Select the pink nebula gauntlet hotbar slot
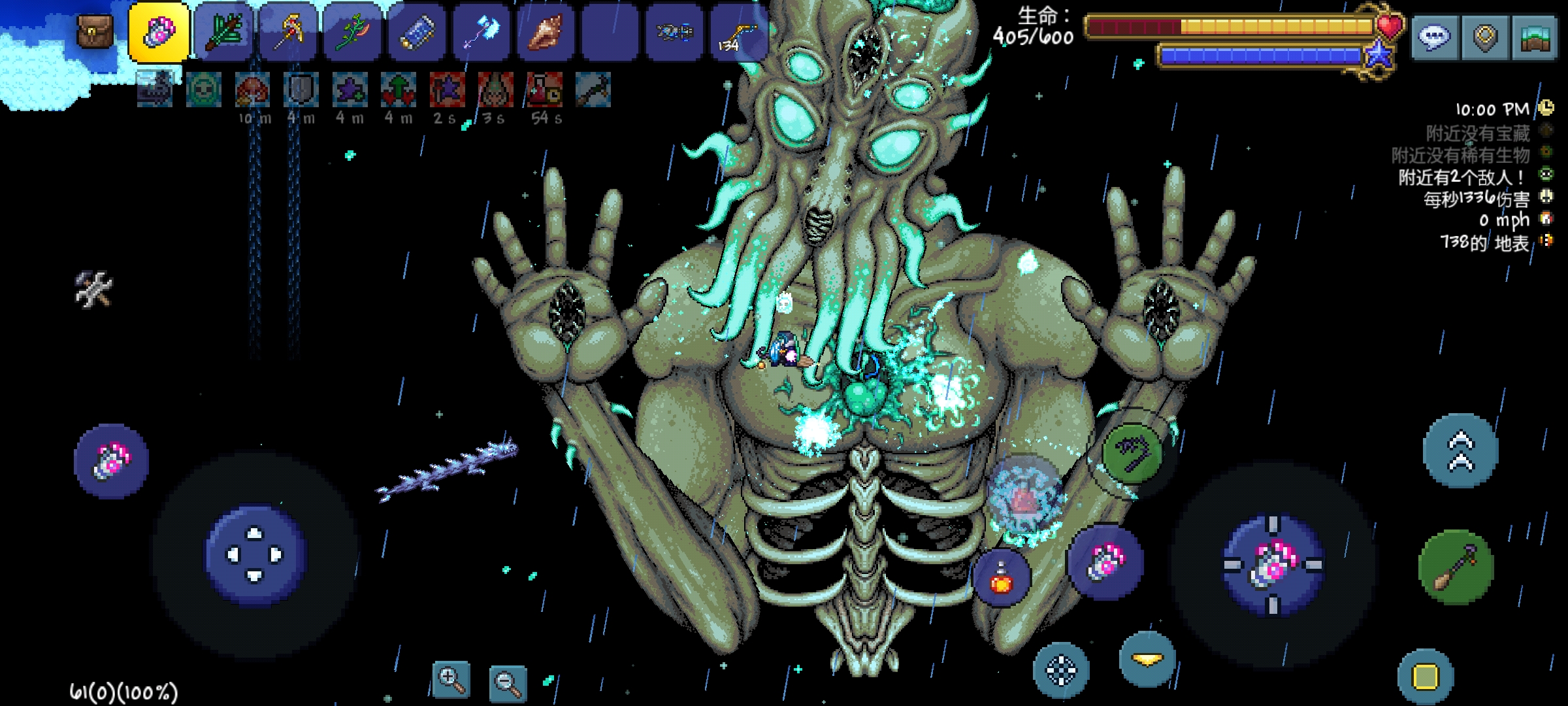 [x=159, y=33]
